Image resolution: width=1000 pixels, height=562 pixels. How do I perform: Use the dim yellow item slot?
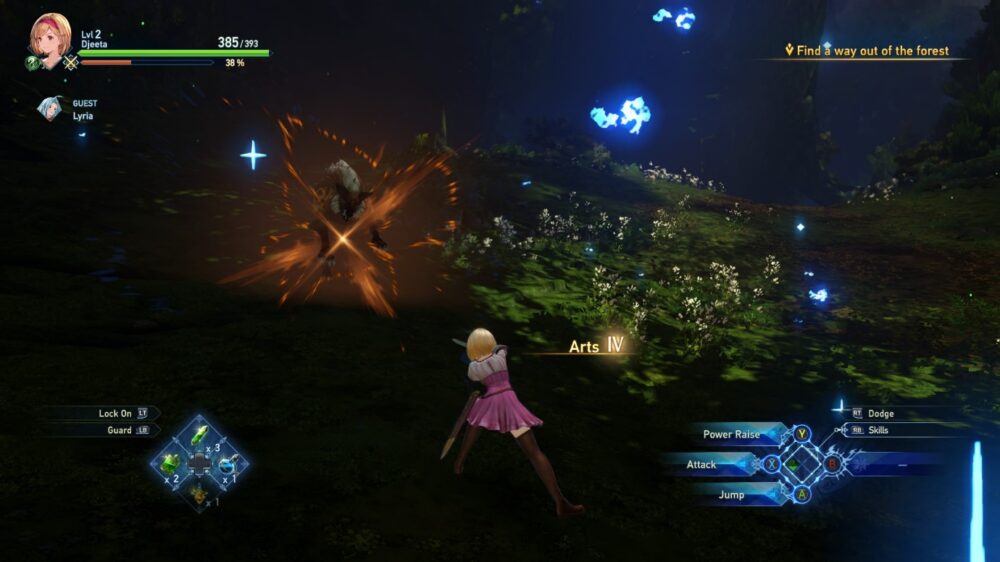[200, 493]
